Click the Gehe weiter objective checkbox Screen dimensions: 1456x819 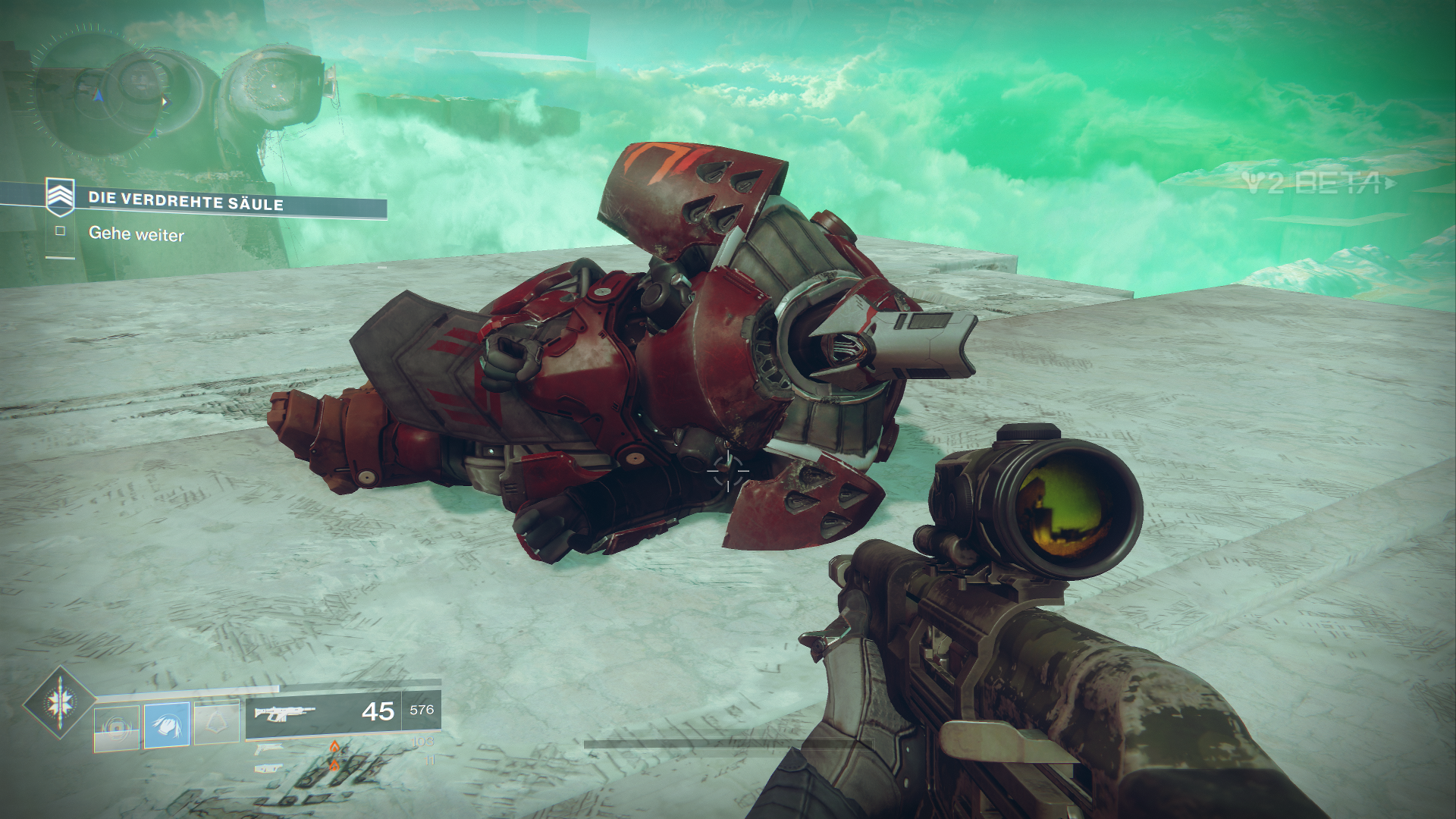[60, 231]
